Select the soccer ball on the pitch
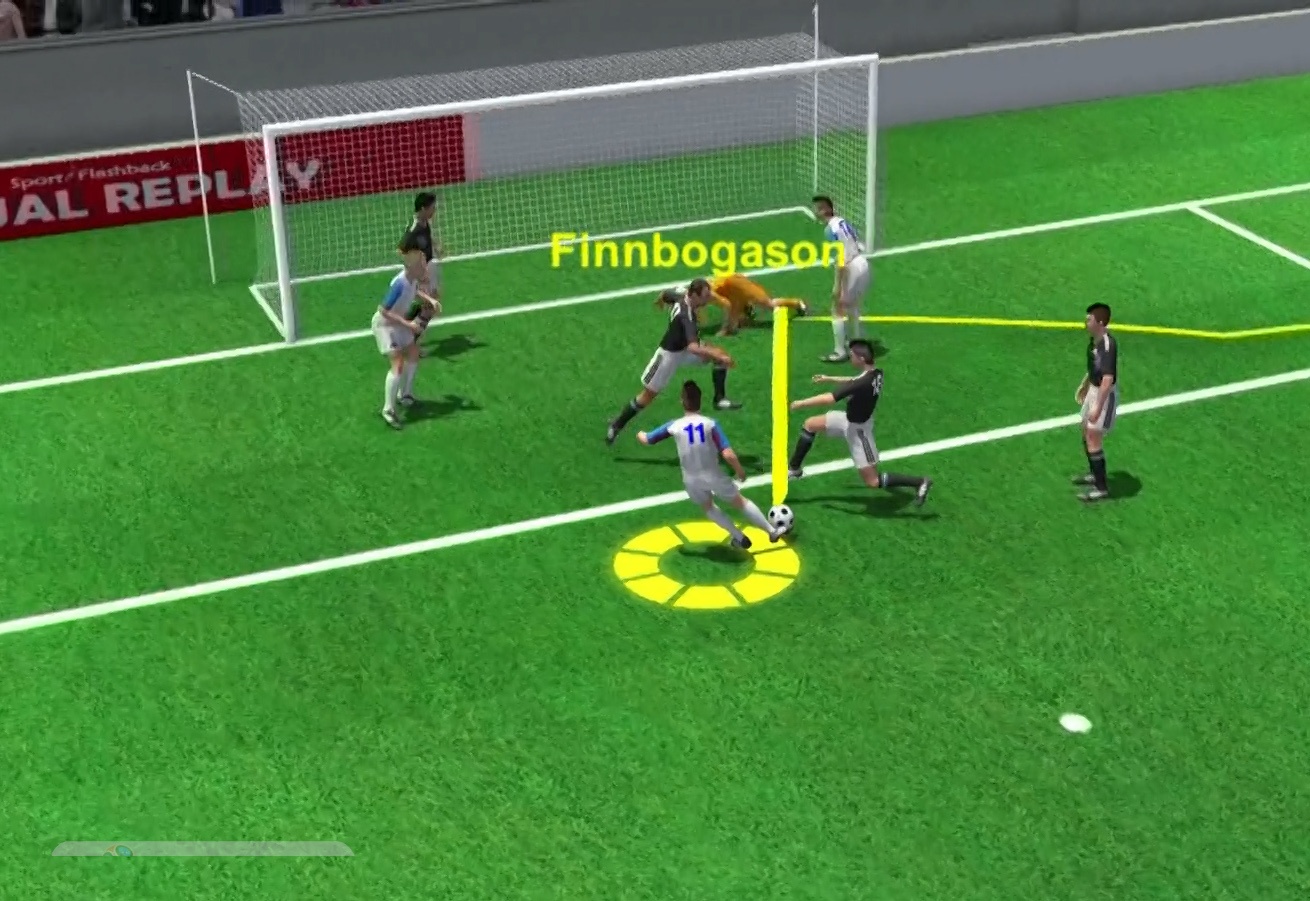The height and width of the screenshot is (901, 1310). pyautogui.click(x=780, y=521)
